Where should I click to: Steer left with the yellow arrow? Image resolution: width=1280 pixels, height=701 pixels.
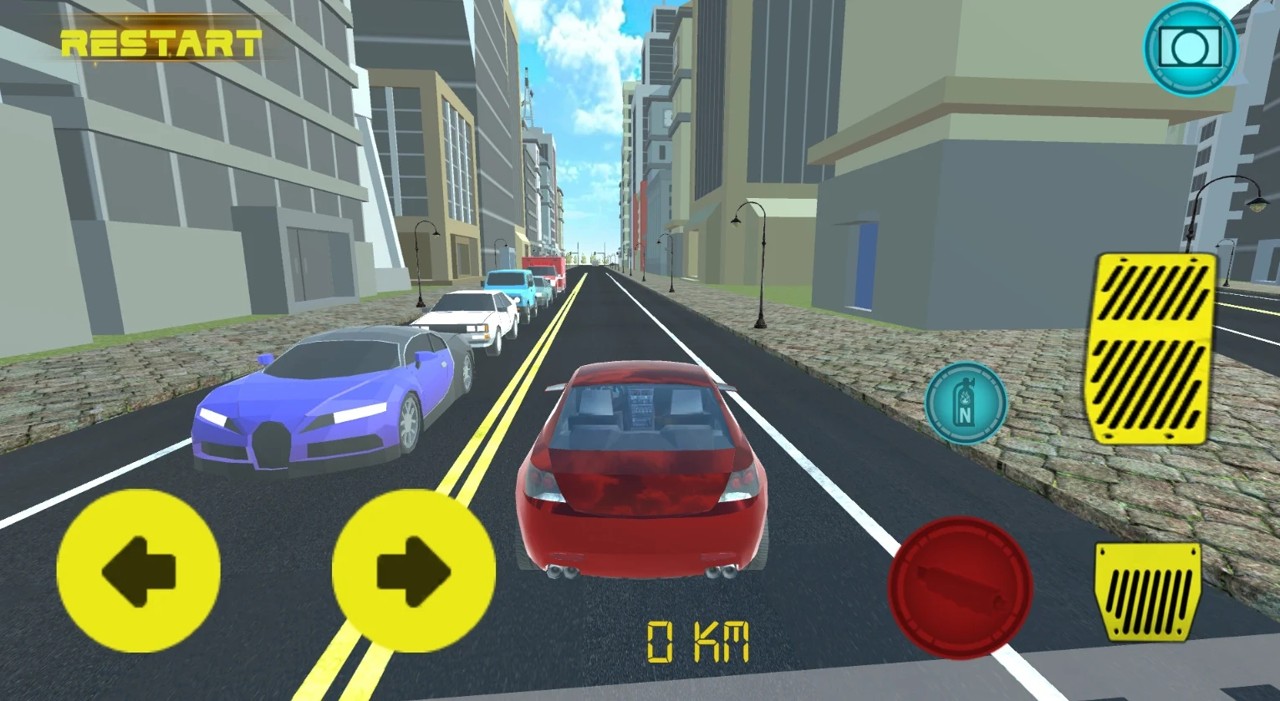[x=138, y=571]
